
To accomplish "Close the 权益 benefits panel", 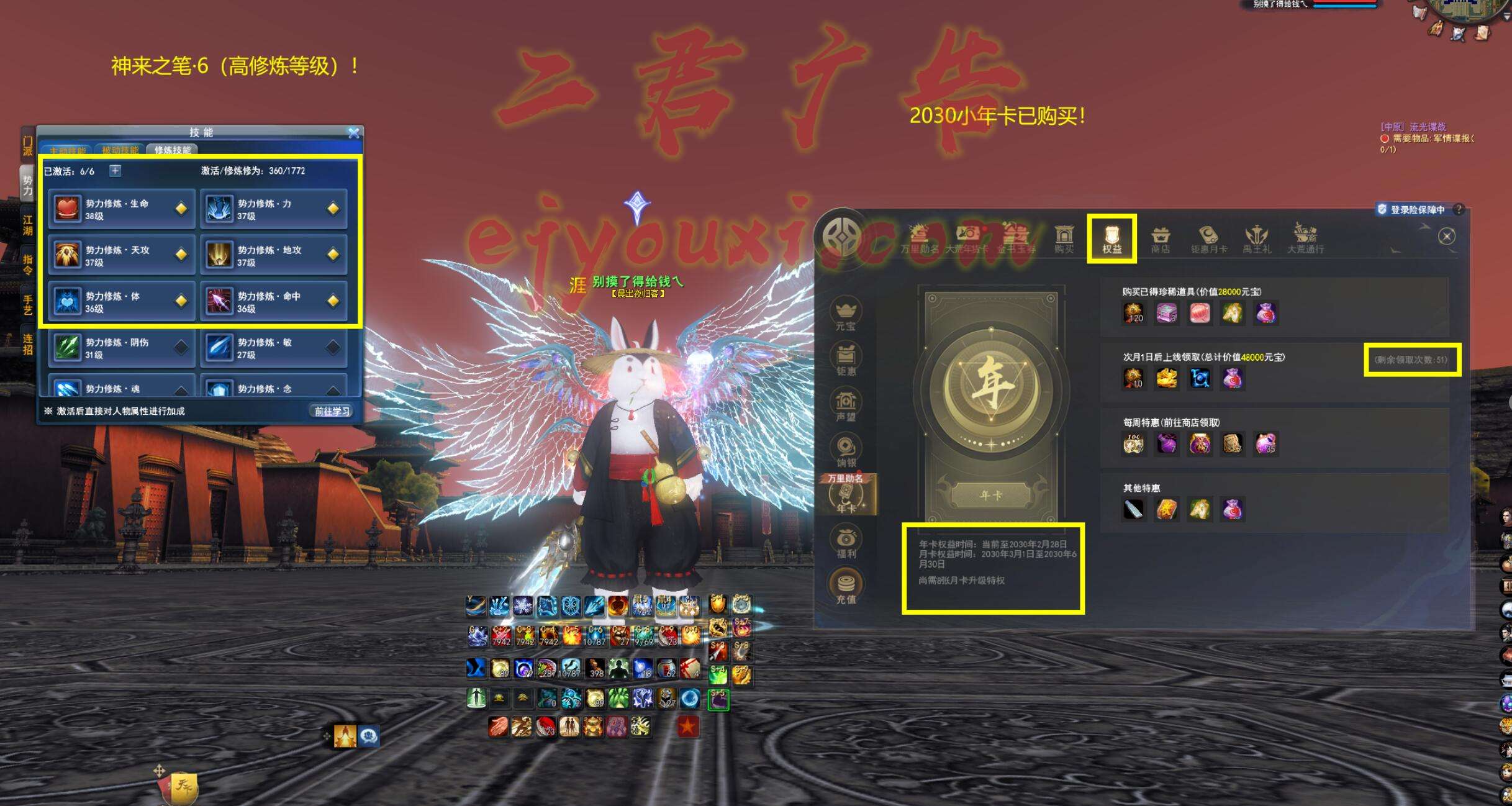I will coord(1446,236).
